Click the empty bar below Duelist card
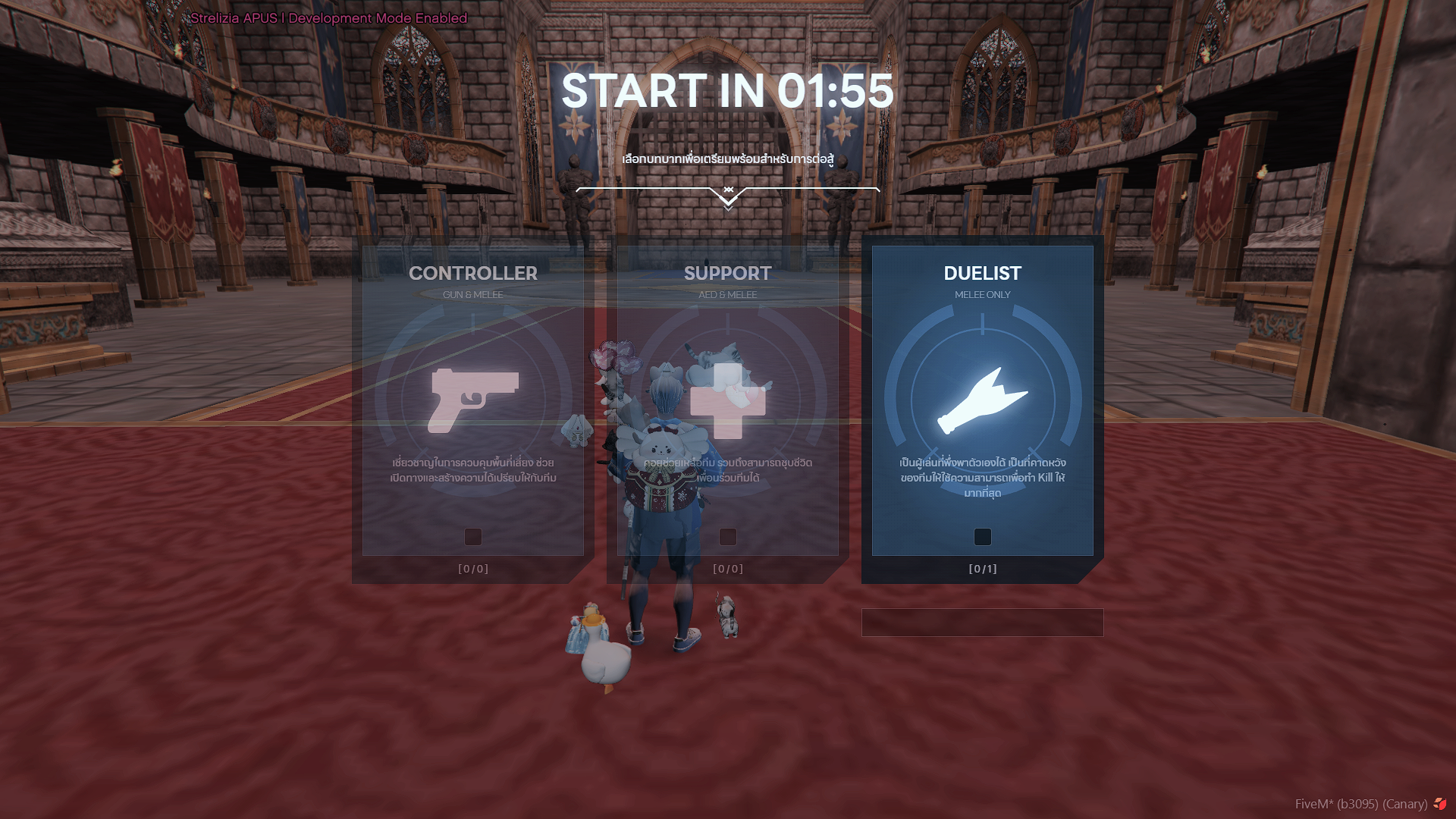Image resolution: width=1456 pixels, height=819 pixels. [982, 623]
